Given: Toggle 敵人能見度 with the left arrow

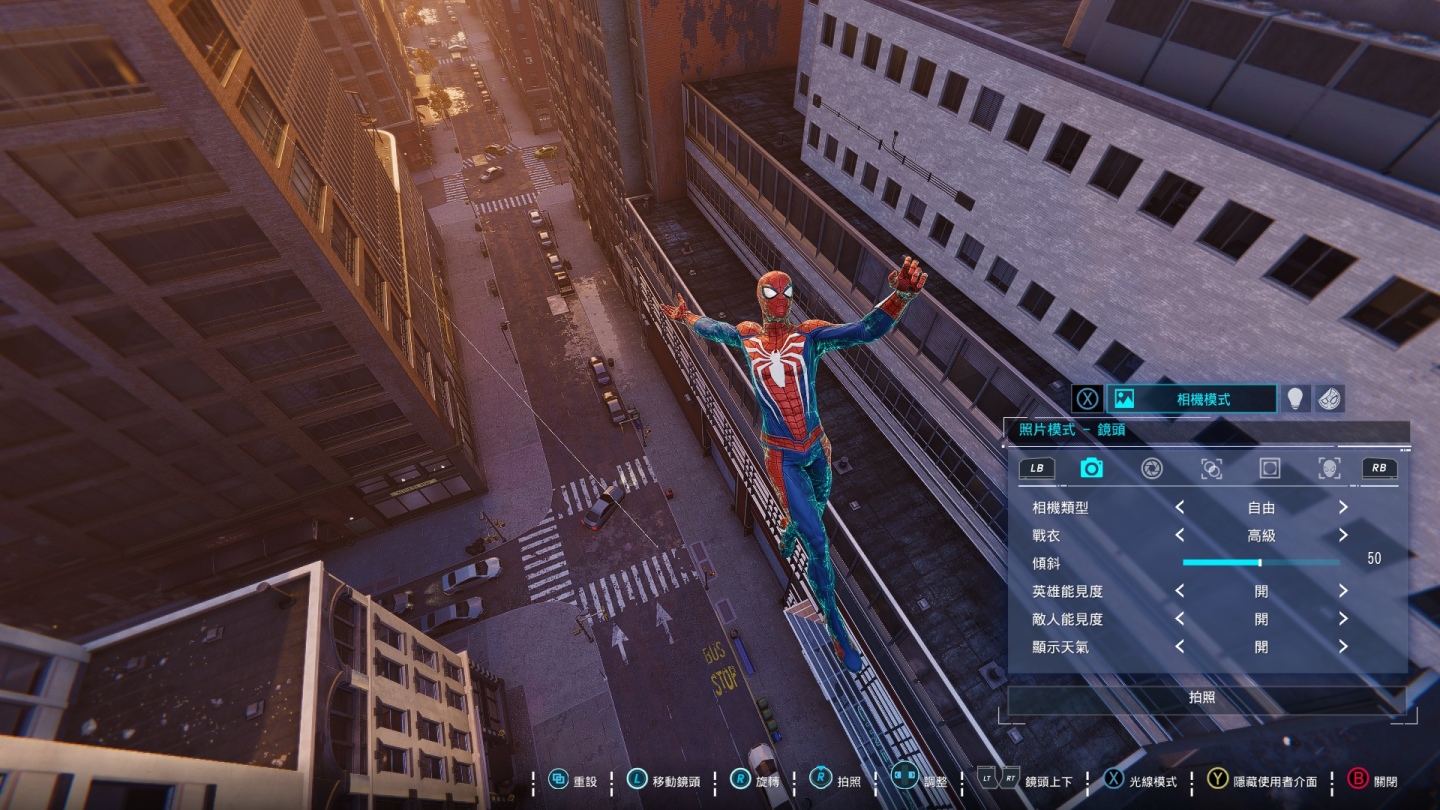Looking at the screenshot, I should [x=1180, y=620].
